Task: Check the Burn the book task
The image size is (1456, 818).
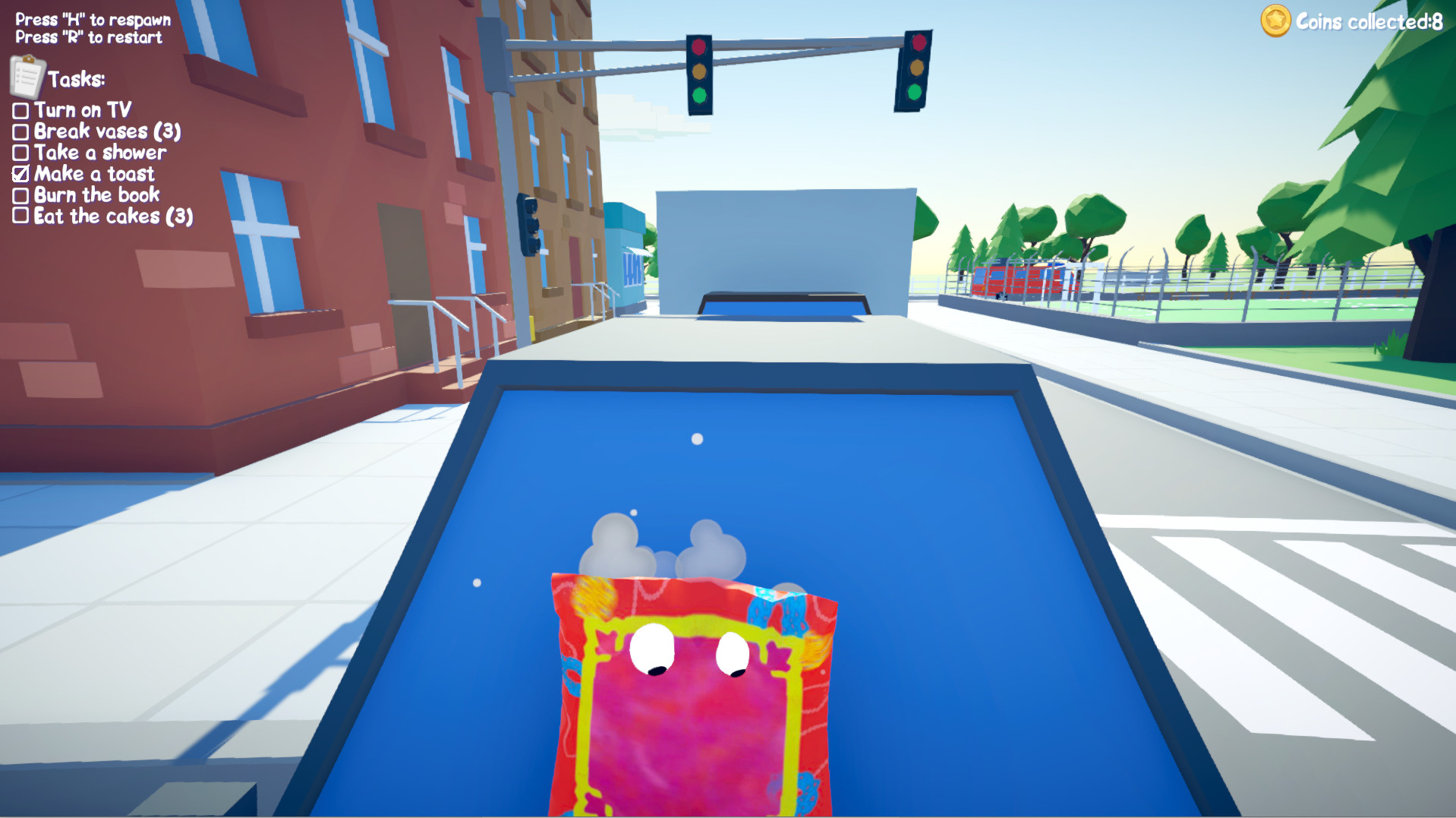Action: 20,195
